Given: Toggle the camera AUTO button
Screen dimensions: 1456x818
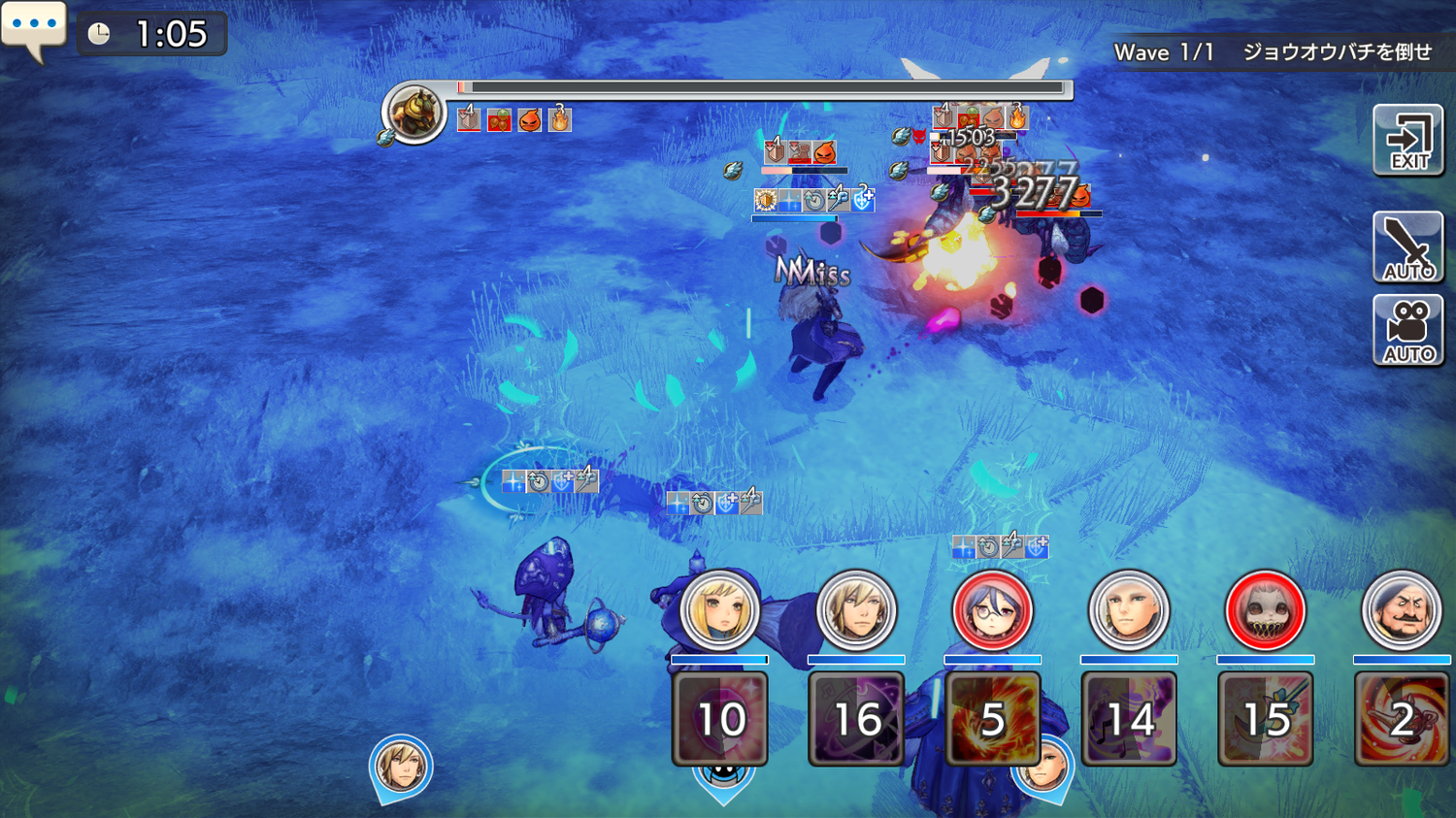Looking at the screenshot, I should (x=1407, y=331).
